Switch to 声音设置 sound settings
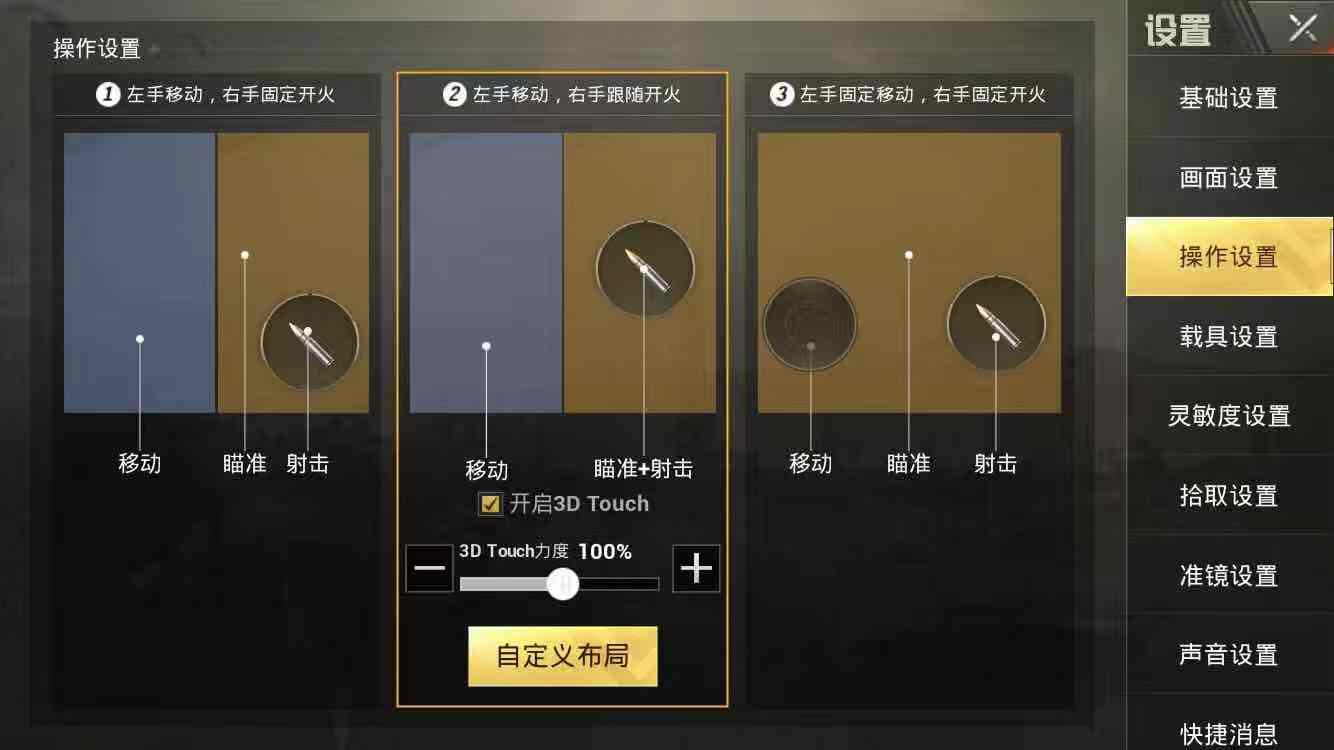 [x=1228, y=655]
